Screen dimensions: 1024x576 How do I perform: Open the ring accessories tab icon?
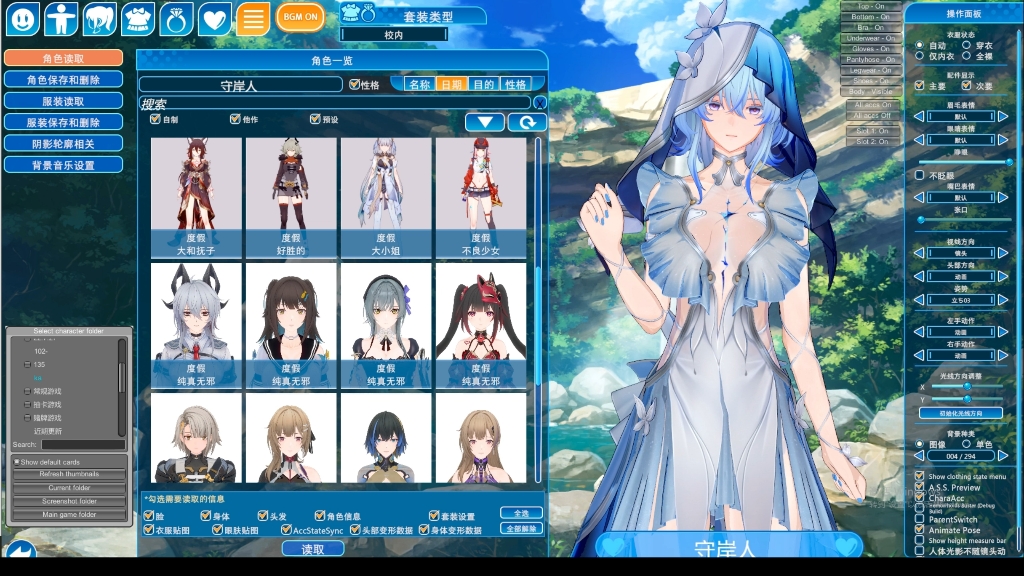click(x=176, y=18)
